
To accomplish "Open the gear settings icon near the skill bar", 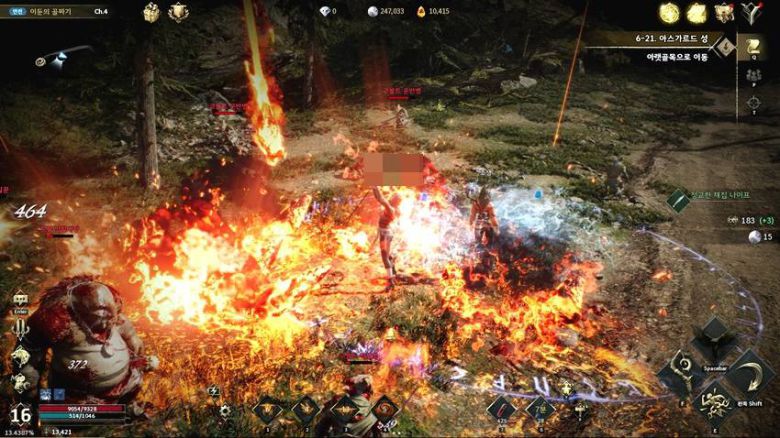I will tap(226, 410).
